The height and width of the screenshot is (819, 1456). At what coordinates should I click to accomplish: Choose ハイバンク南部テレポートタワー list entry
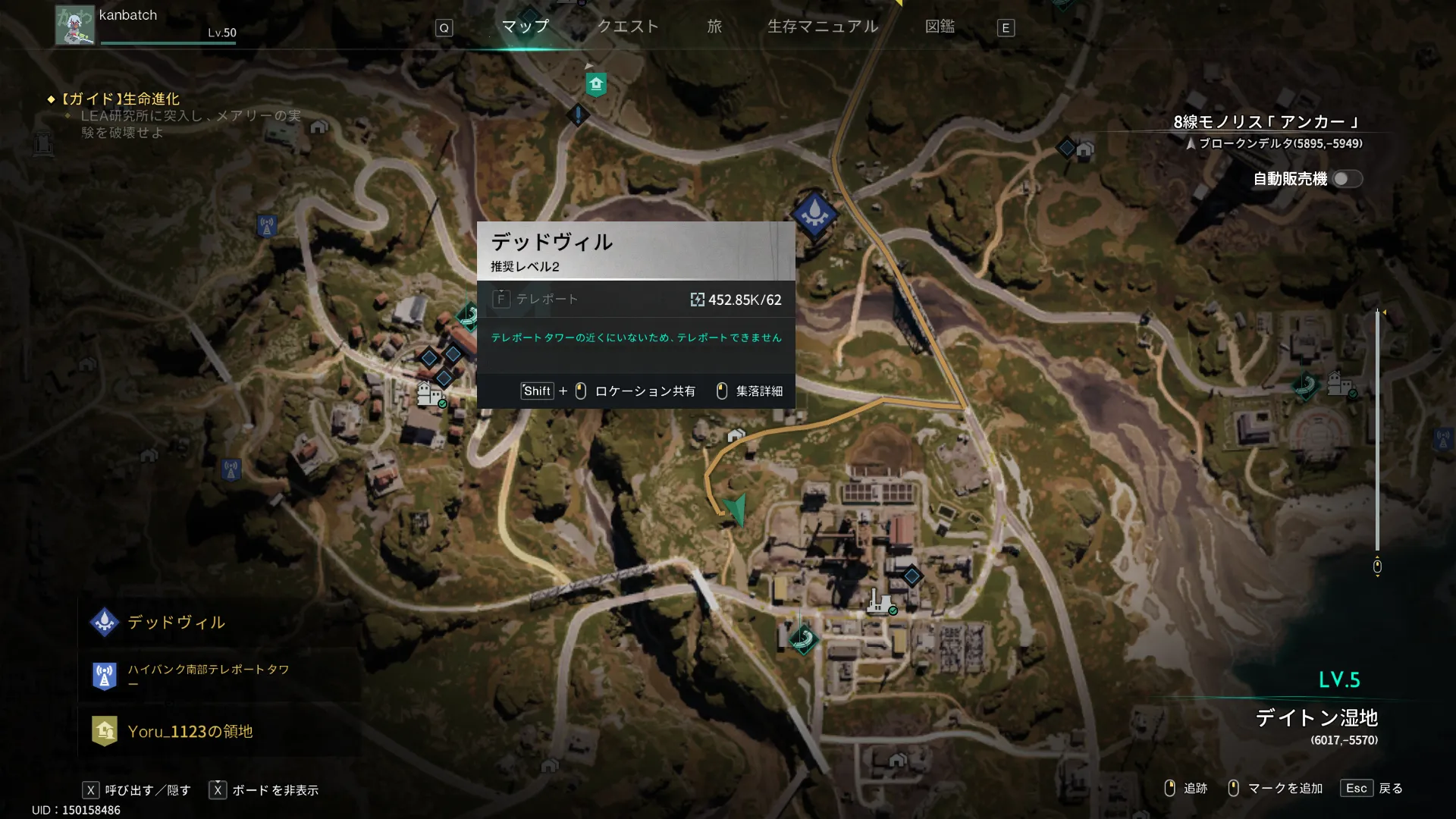pos(208,675)
